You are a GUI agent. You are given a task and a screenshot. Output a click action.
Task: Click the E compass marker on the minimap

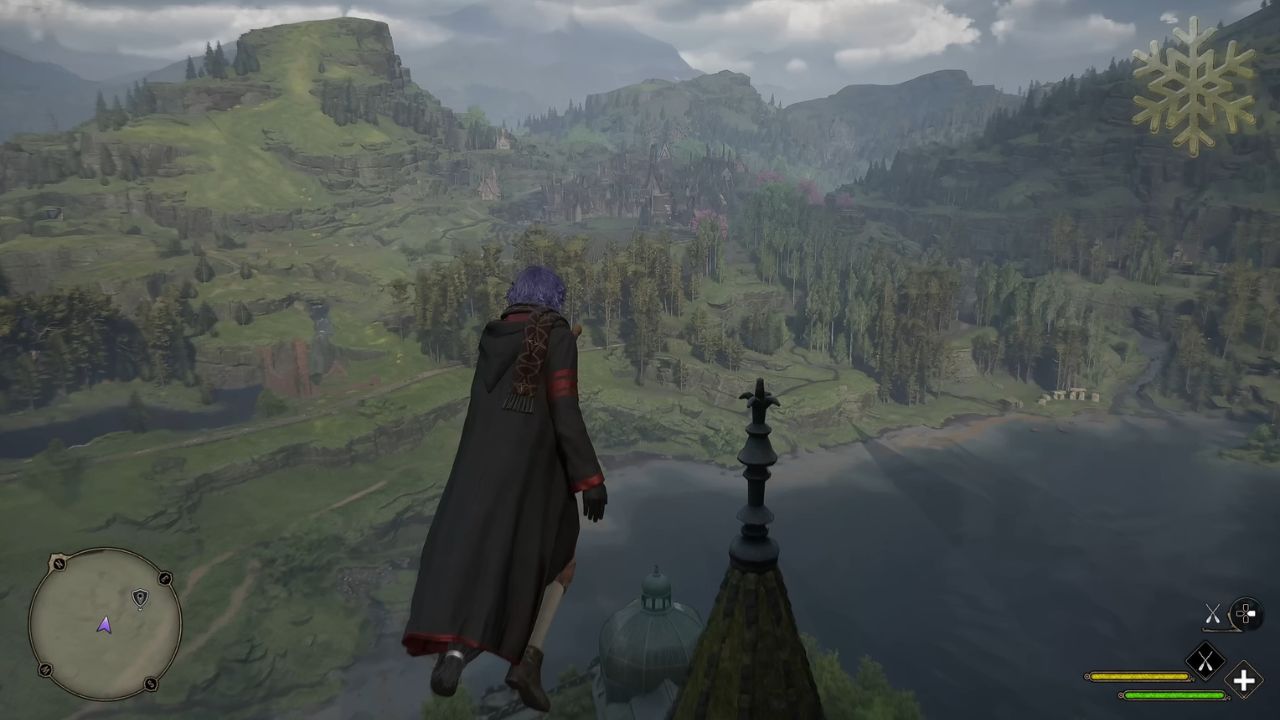pos(164,578)
